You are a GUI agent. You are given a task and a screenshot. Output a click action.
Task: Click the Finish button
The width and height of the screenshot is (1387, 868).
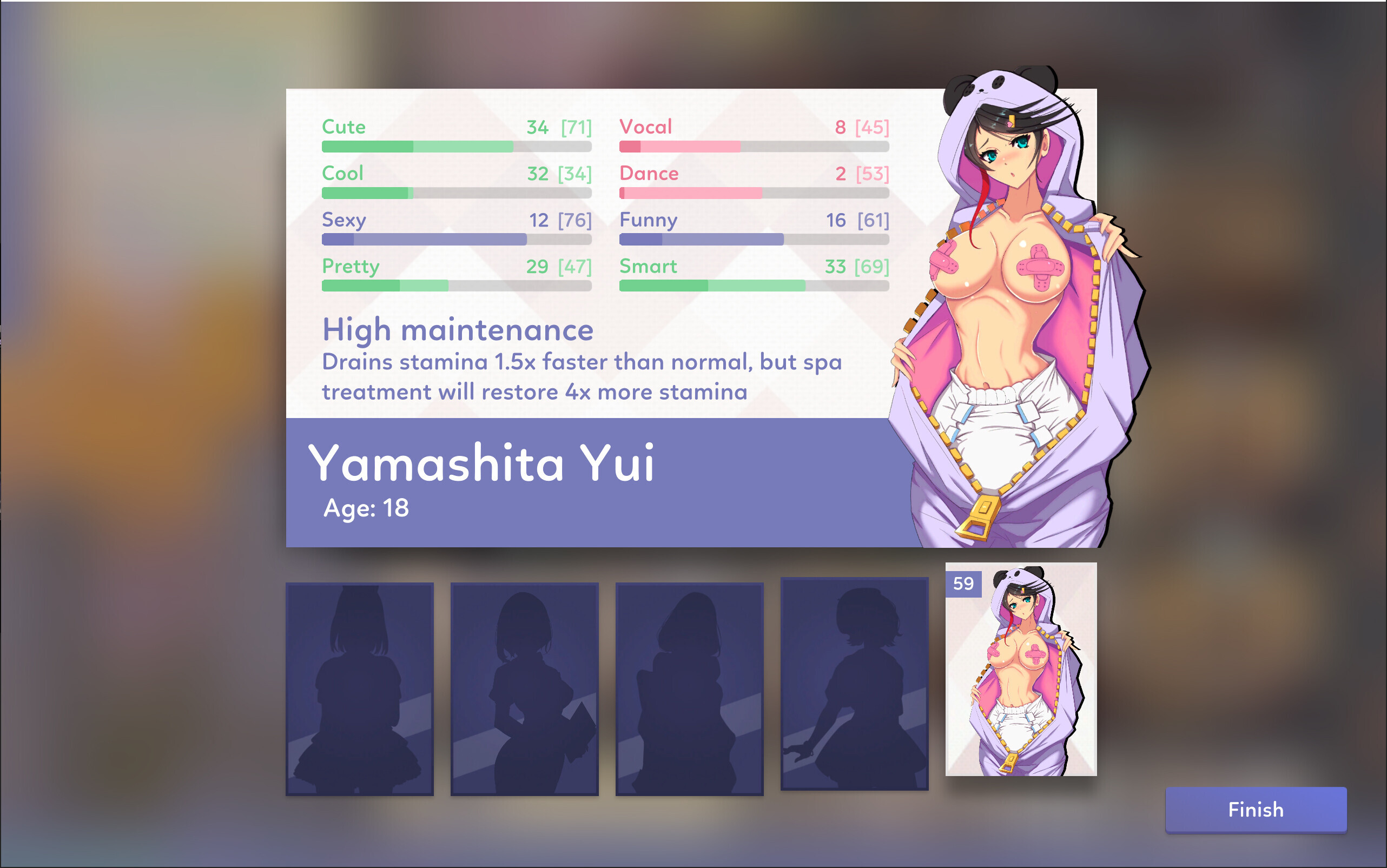tap(1256, 809)
